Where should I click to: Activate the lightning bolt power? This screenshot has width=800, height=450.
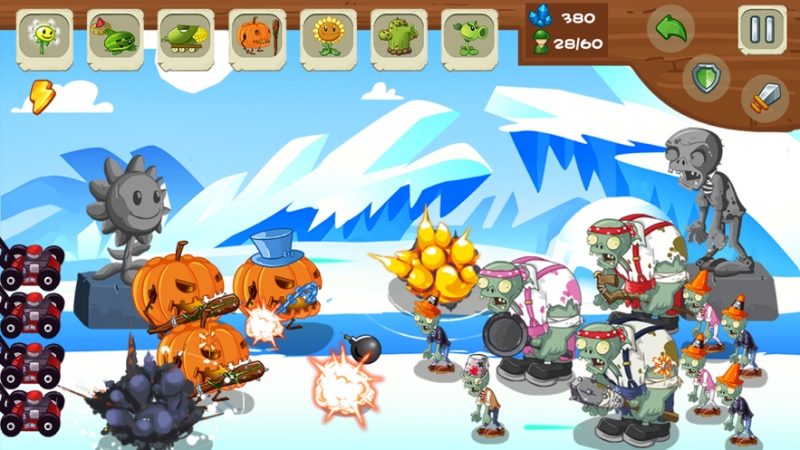[40, 96]
